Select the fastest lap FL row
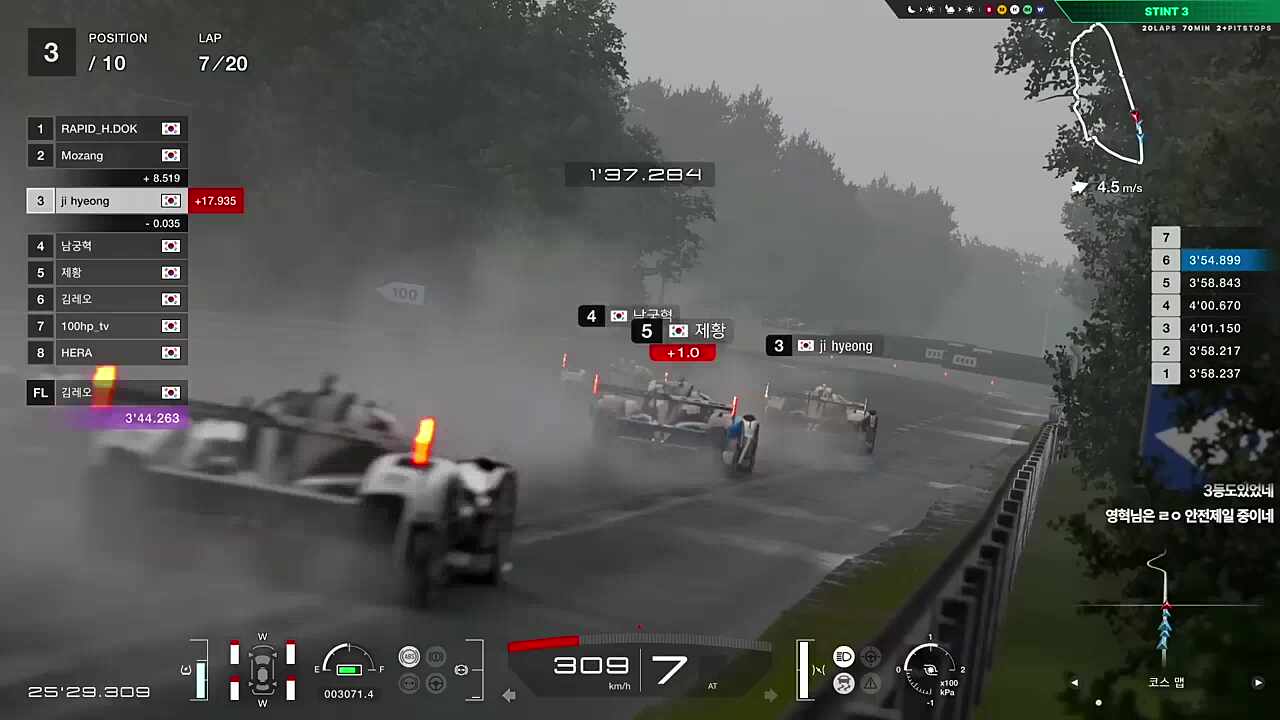This screenshot has width=1280, height=720. coord(107,393)
